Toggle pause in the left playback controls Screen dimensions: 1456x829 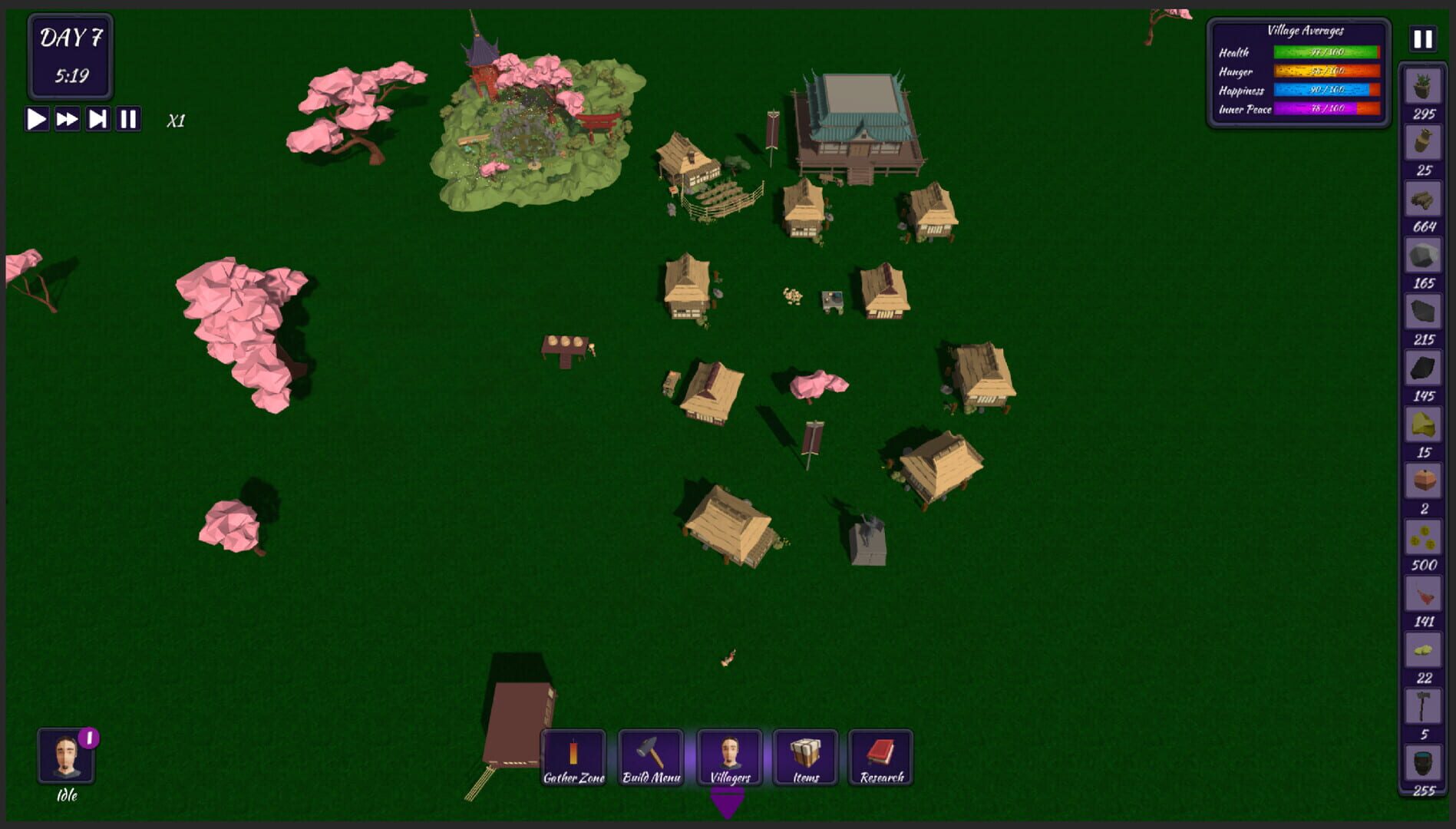[129, 119]
